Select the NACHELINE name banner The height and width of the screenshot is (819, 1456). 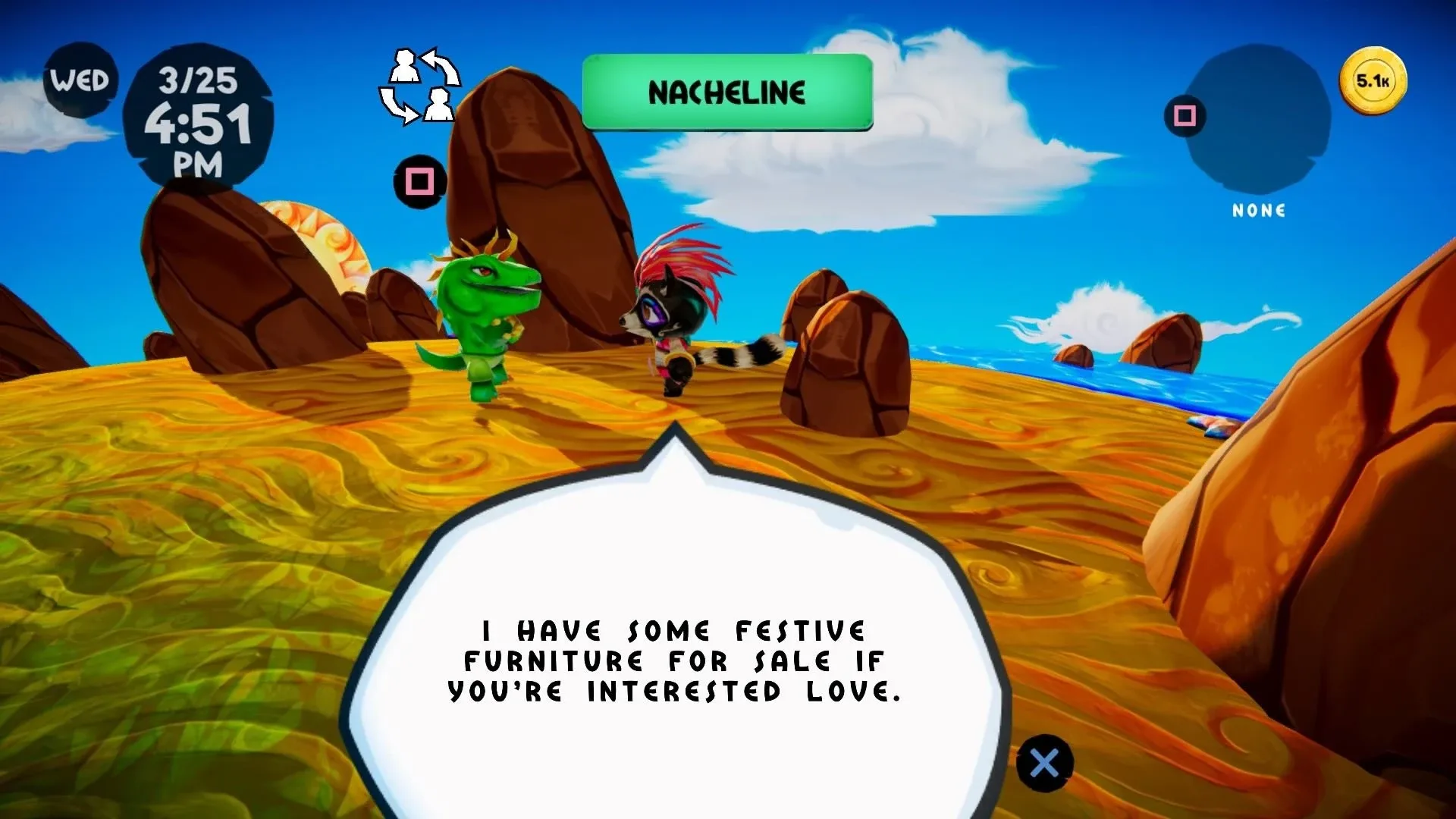[x=726, y=93]
